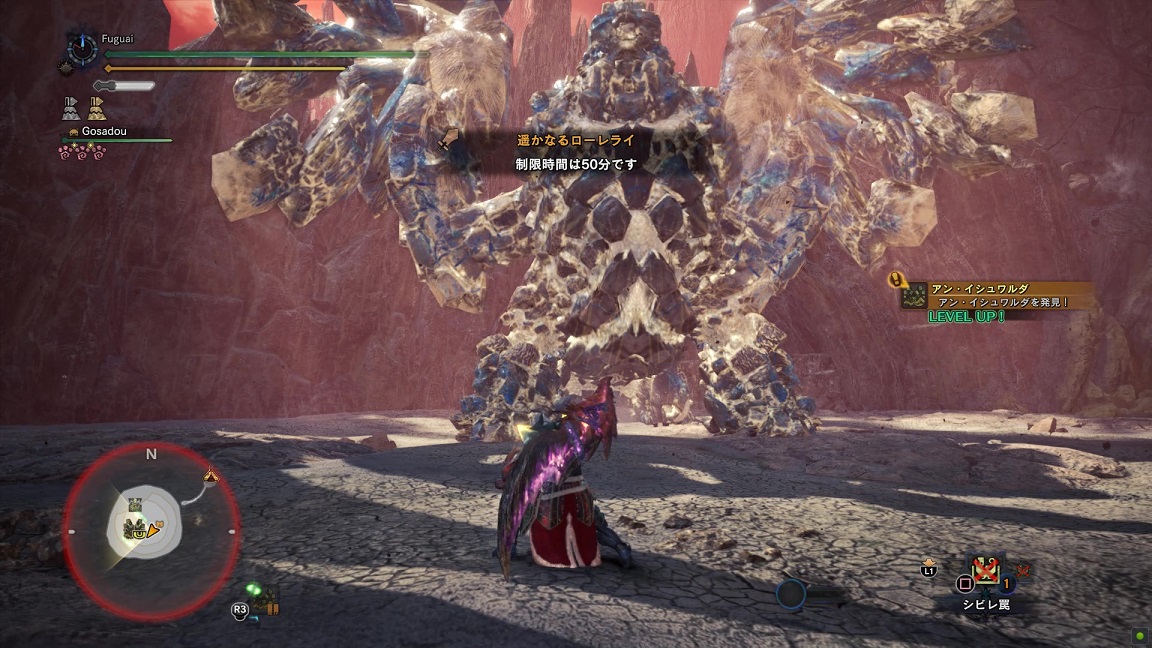Click the pink paw flower status icons
Image resolution: width=1152 pixels, height=648 pixels.
click(82, 151)
